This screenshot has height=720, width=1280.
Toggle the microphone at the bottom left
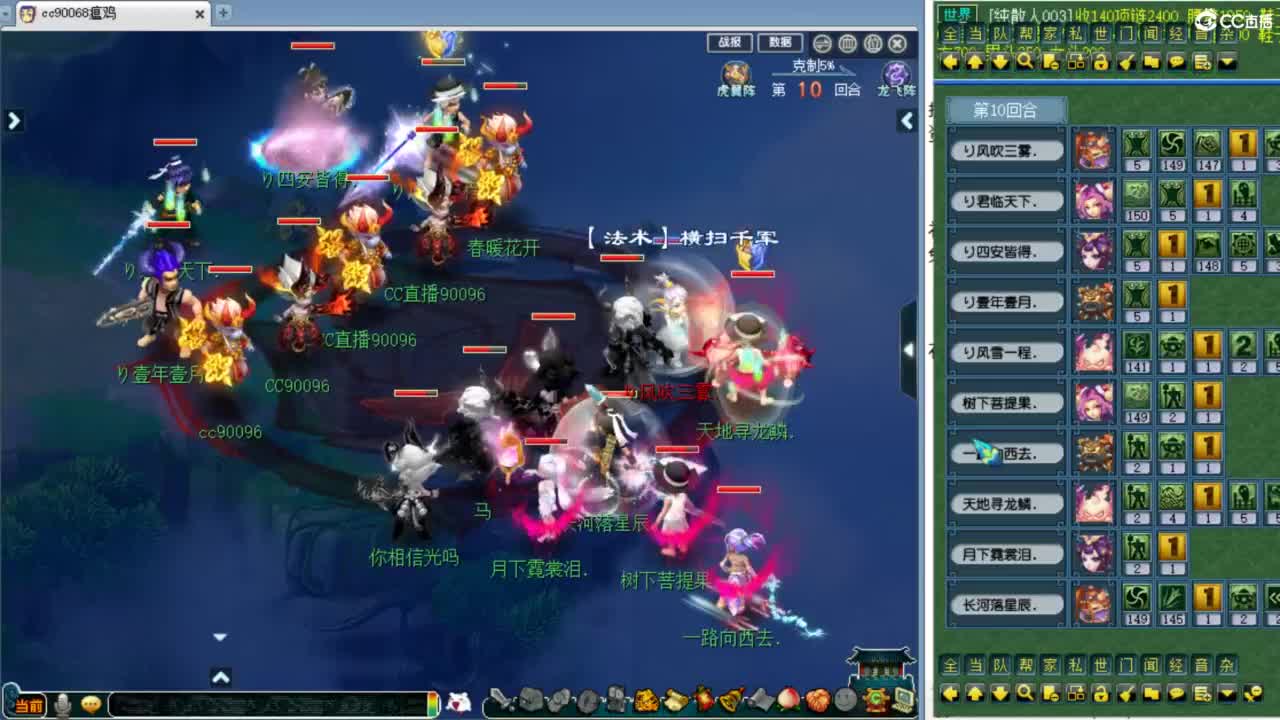pos(62,705)
